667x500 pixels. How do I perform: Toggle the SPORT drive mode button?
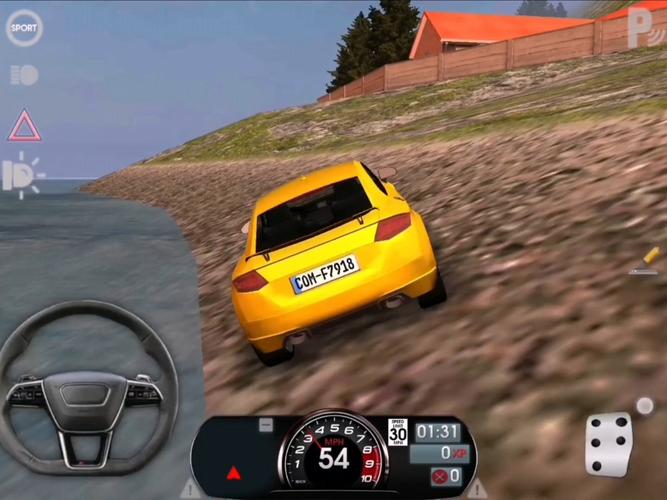click(x=24, y=27)
